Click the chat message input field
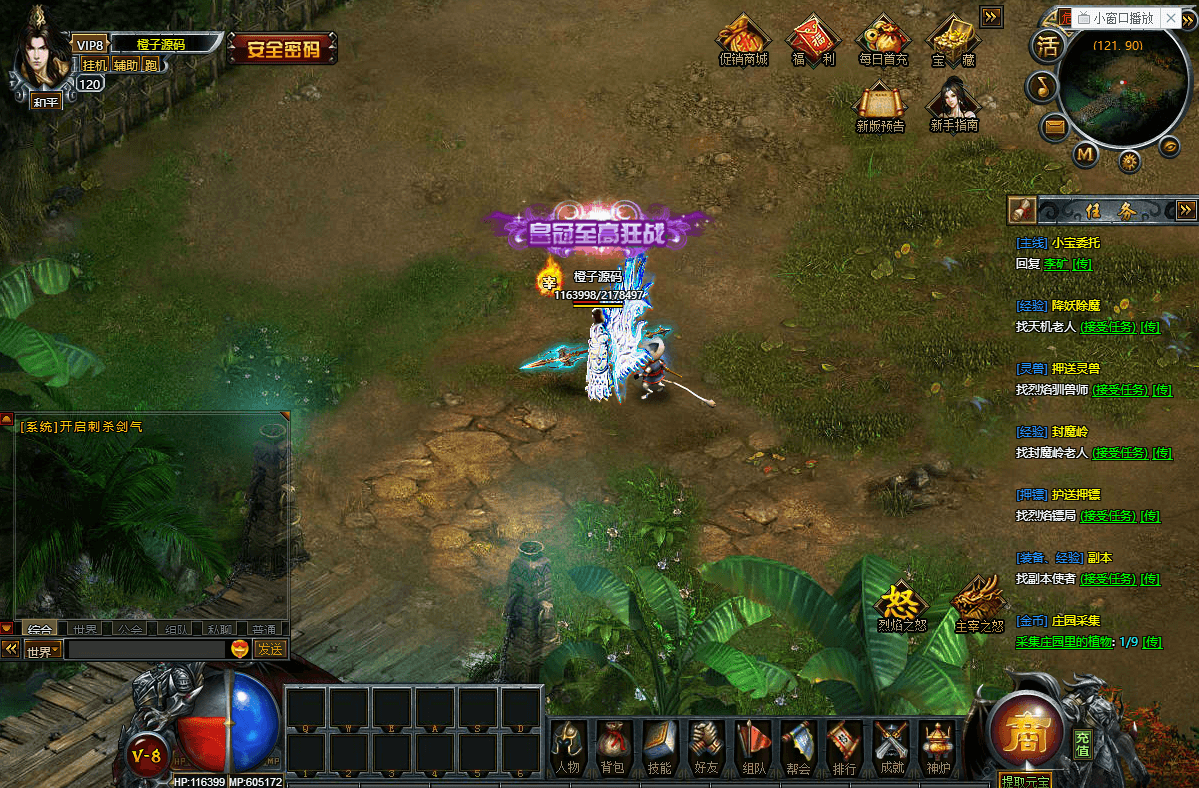1199x788 pixels. [x=146, y=649]
